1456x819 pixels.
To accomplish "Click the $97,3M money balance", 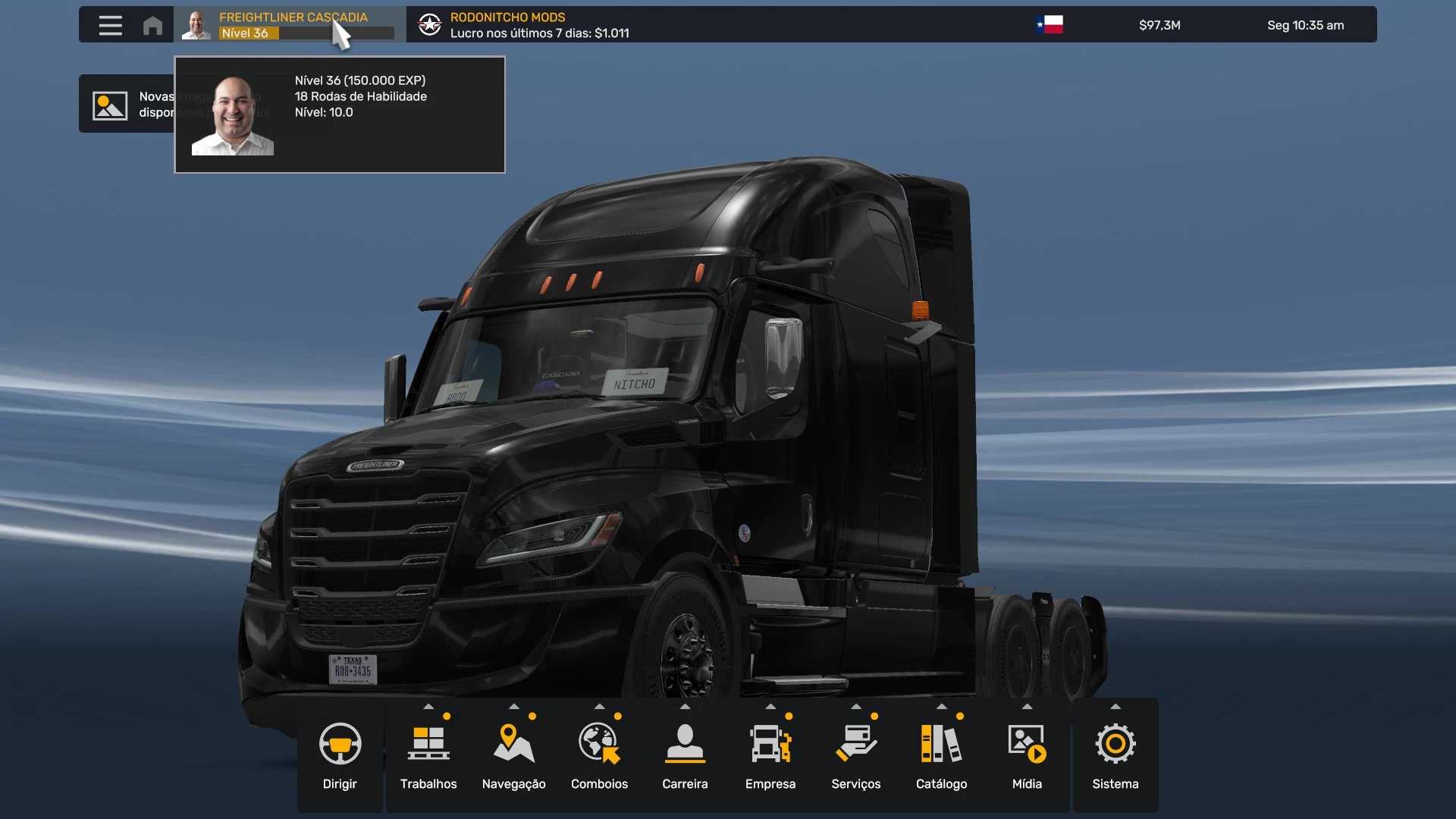I will tap(1159, 25).
